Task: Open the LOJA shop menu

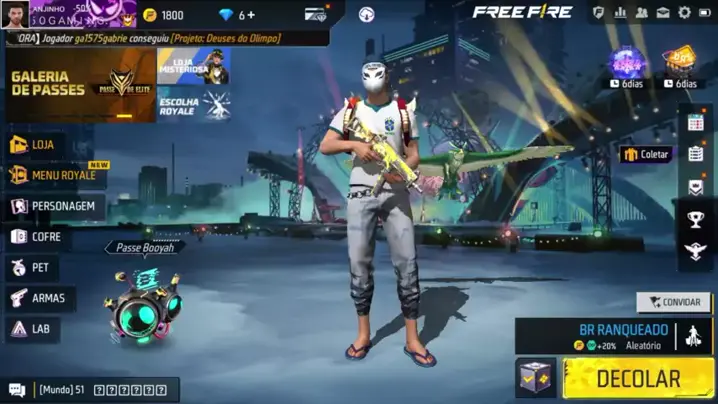Action: click(40, 145)
